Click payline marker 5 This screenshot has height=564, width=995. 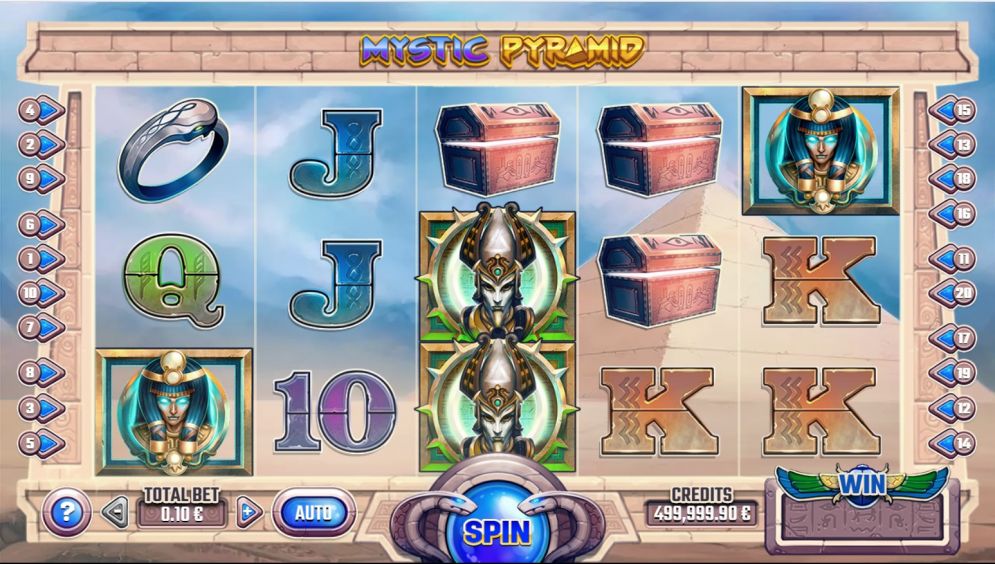pyautogui.click(x=40, y=443)
